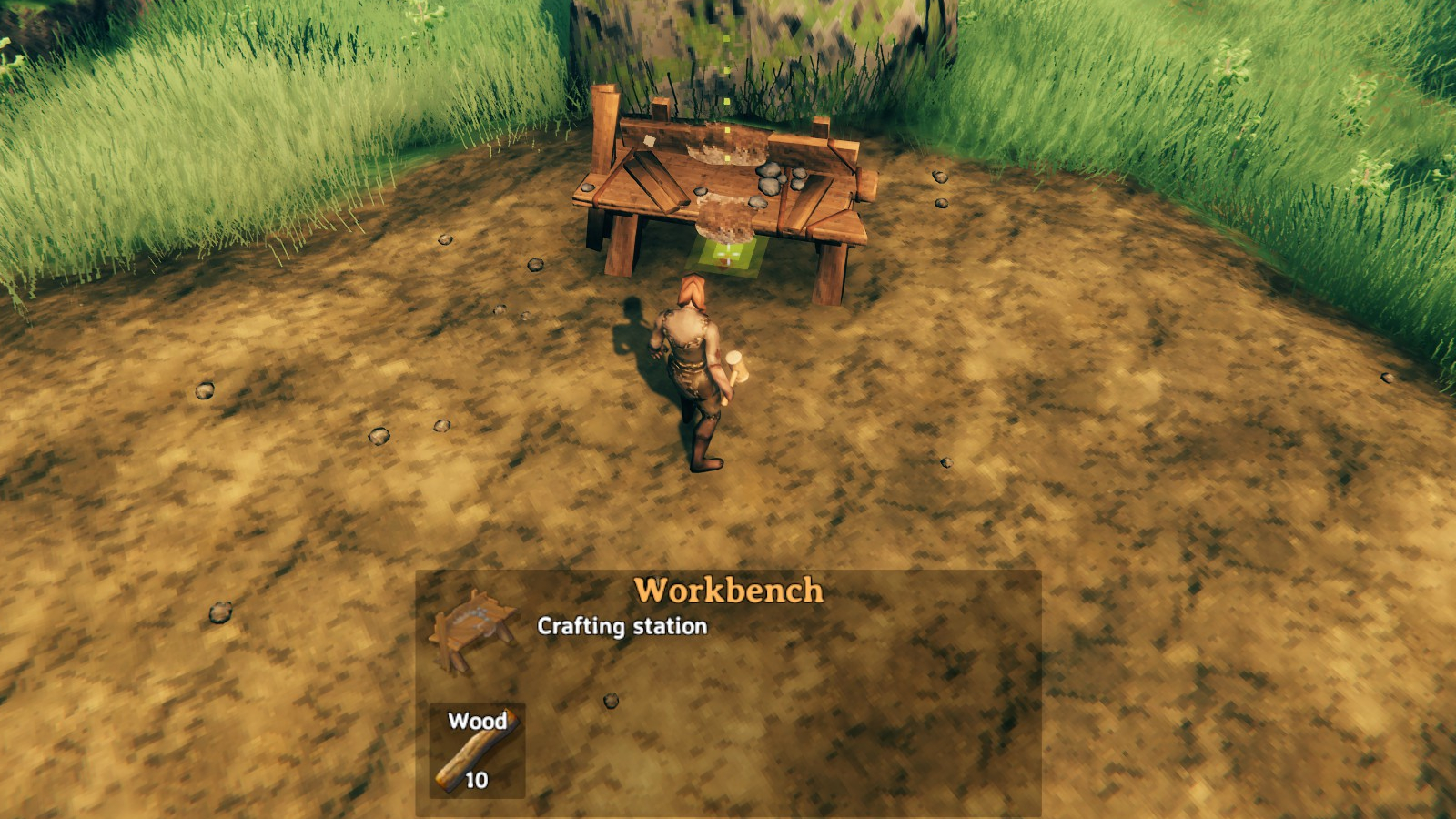Click the Wood label text
The height and width of the screenshot is (819, 1456).
point(478,722)
